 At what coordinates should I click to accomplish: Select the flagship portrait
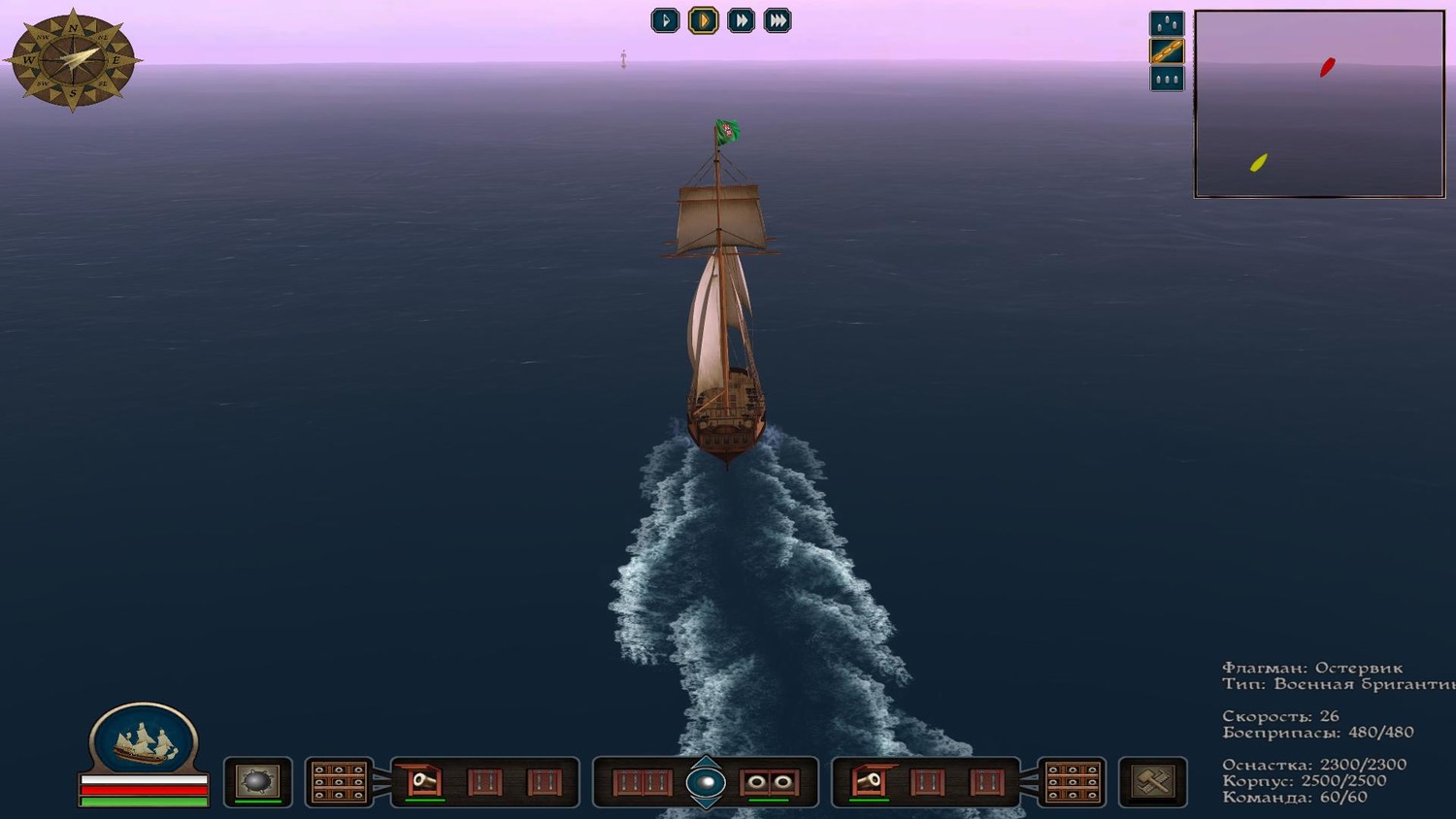144,740
